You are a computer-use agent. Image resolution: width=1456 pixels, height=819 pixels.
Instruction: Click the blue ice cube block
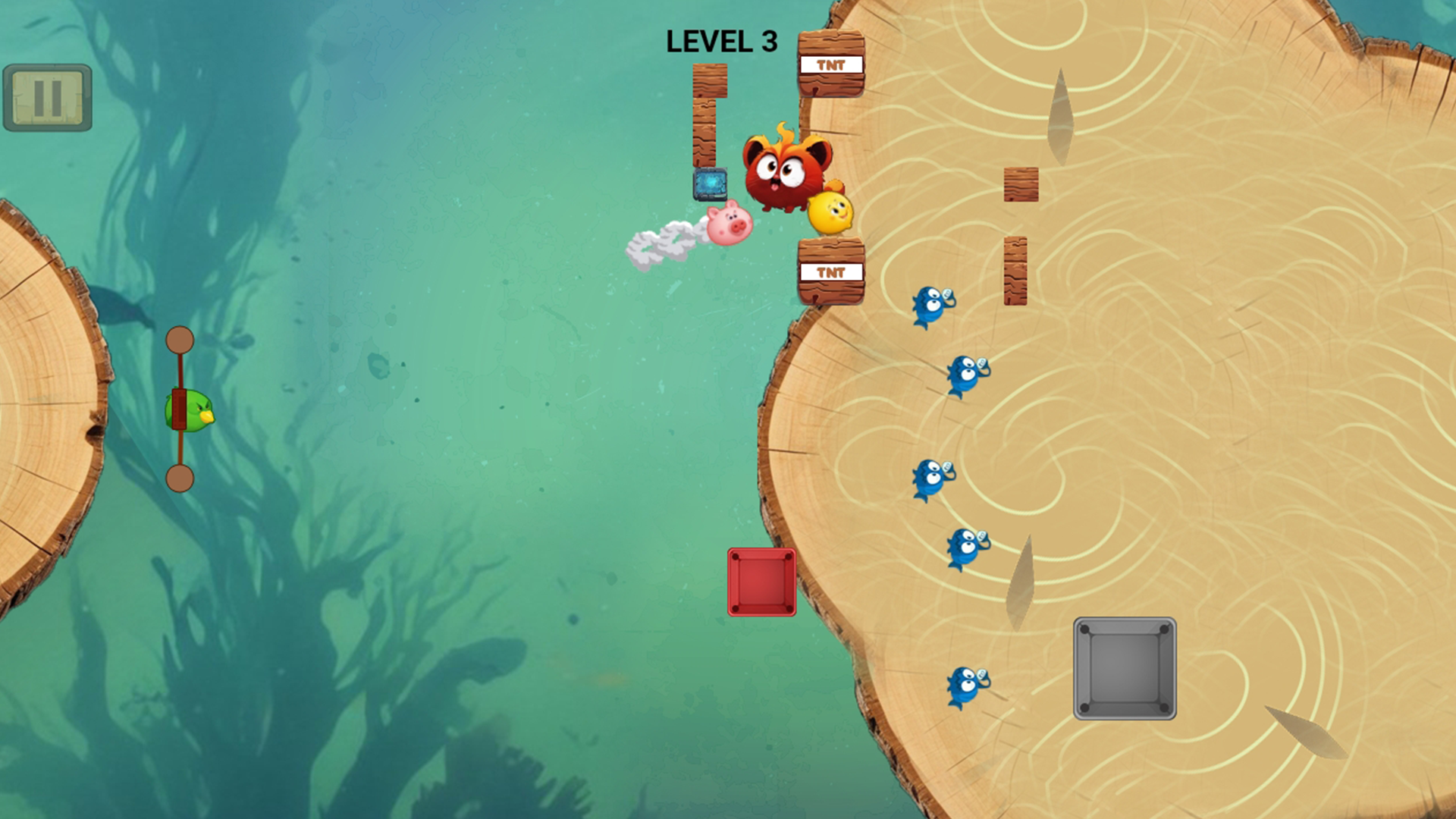pos(711,184)
